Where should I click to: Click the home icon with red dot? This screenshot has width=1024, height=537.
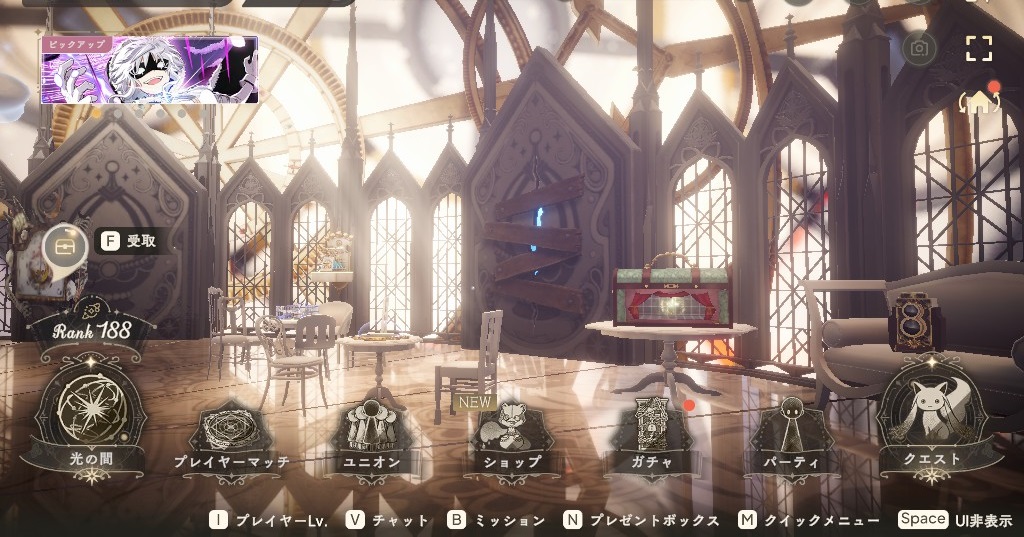980,101
